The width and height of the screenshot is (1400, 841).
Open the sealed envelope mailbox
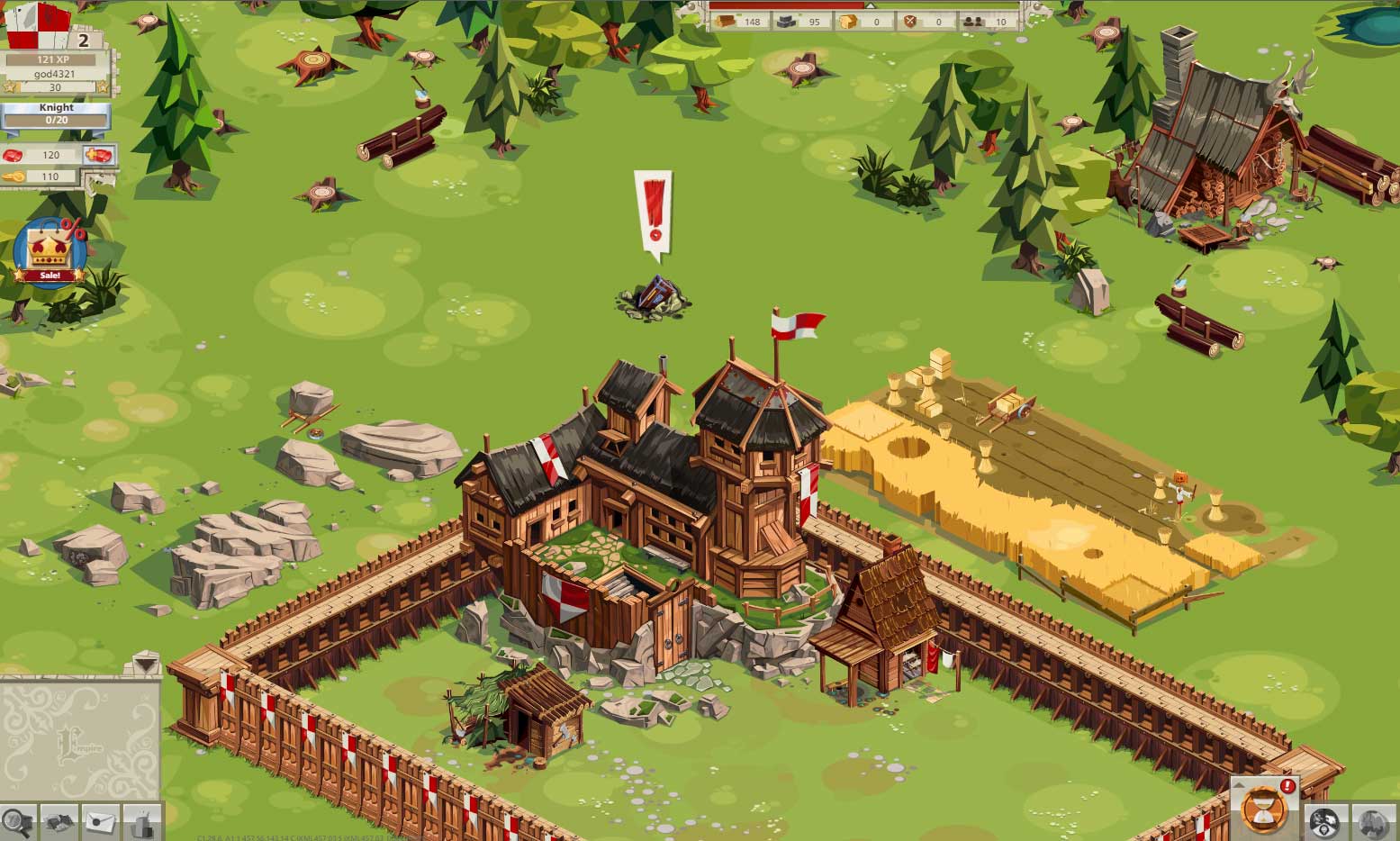pyautogui.click(x=101, y=821)
